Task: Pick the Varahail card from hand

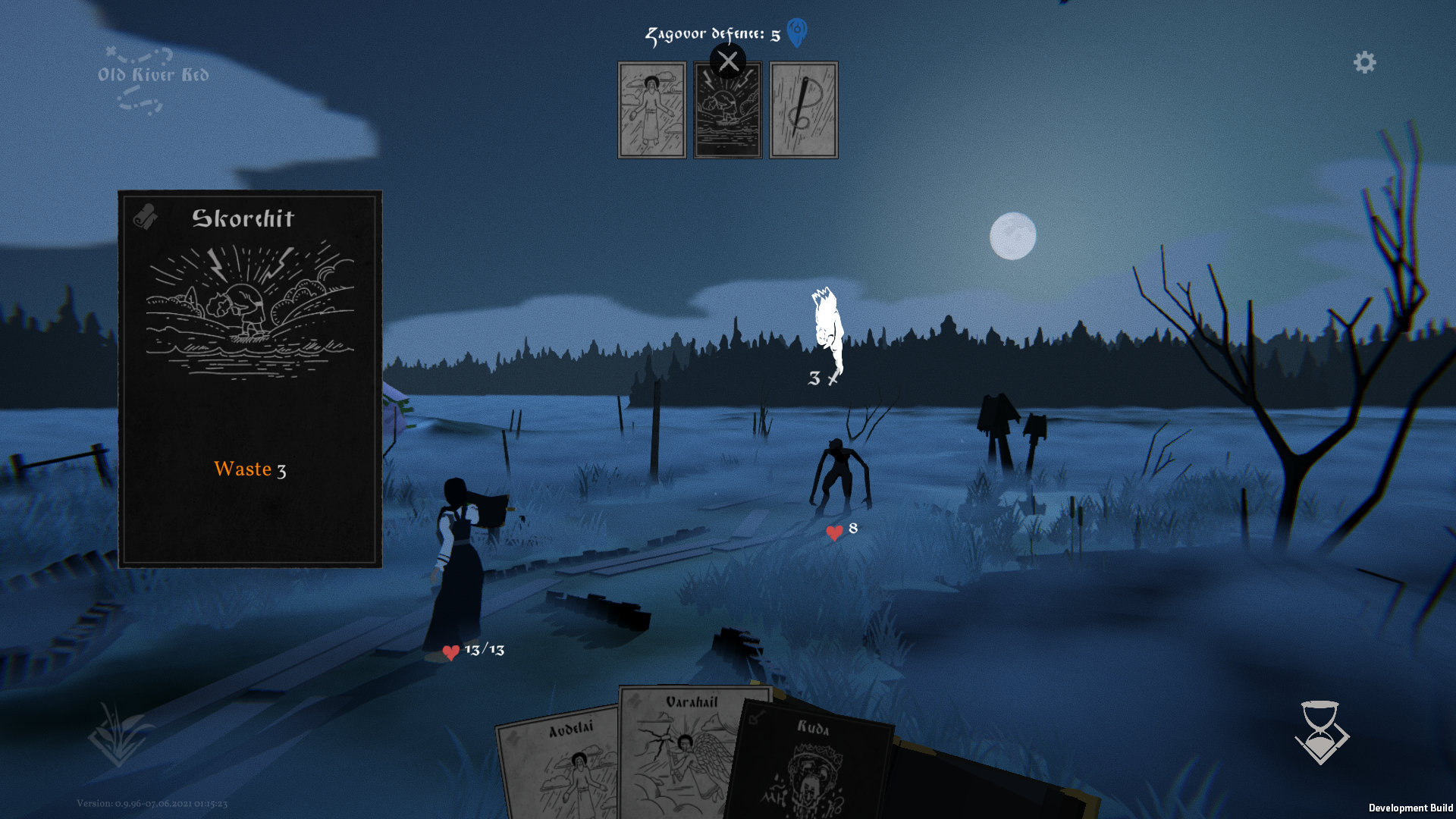Action: [x=682, y=751]
